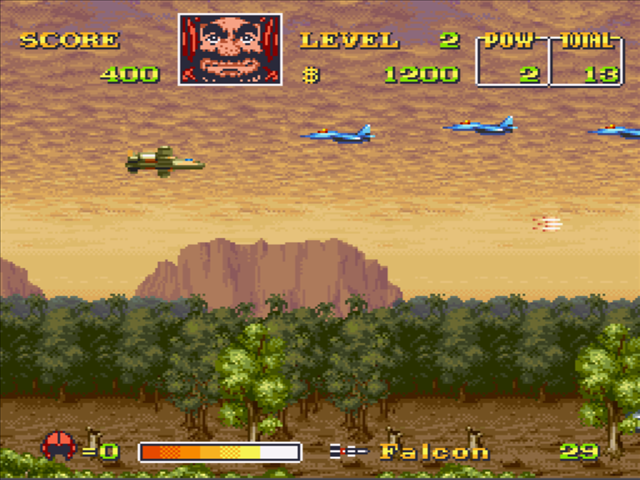640x480 pixels.
Task: Select the Falcon missile weapon icon
Action: pos(348,451)
